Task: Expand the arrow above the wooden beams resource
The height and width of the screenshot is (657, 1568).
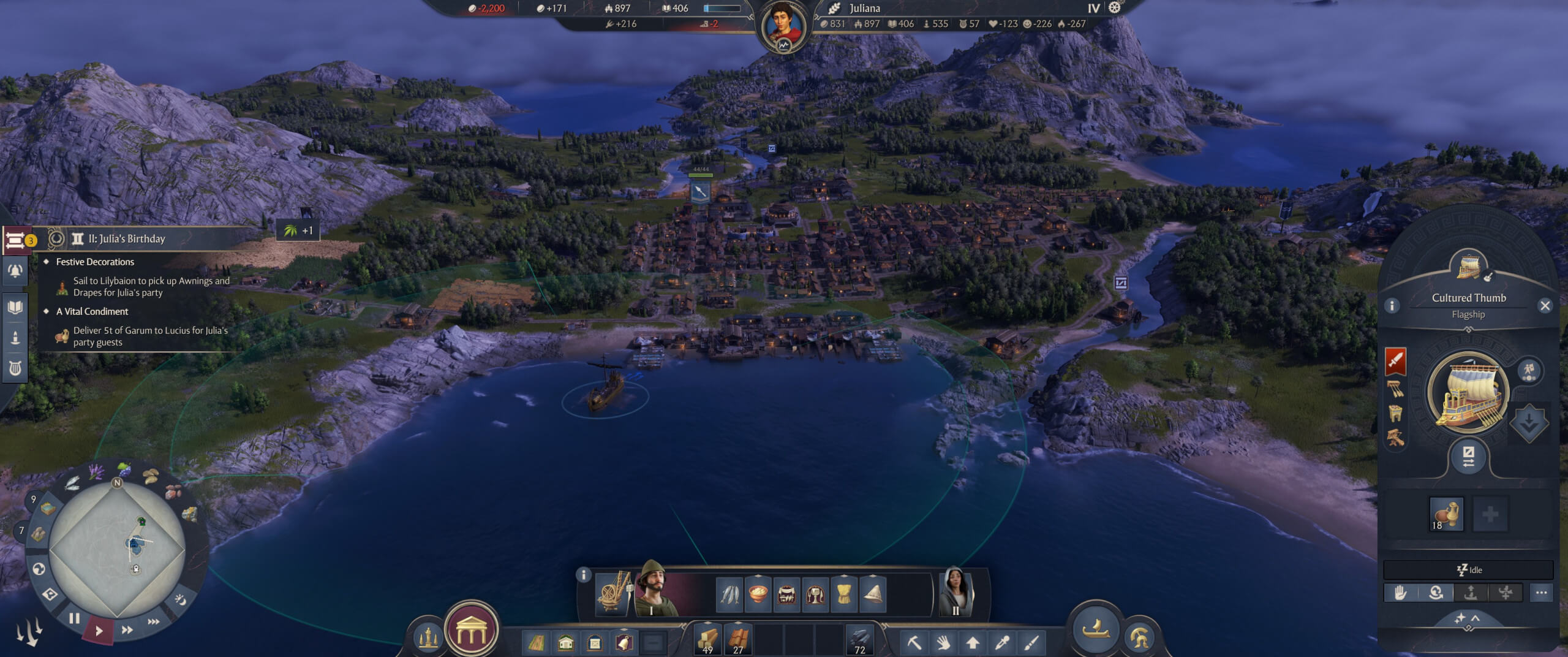Action: click(708, 623)
